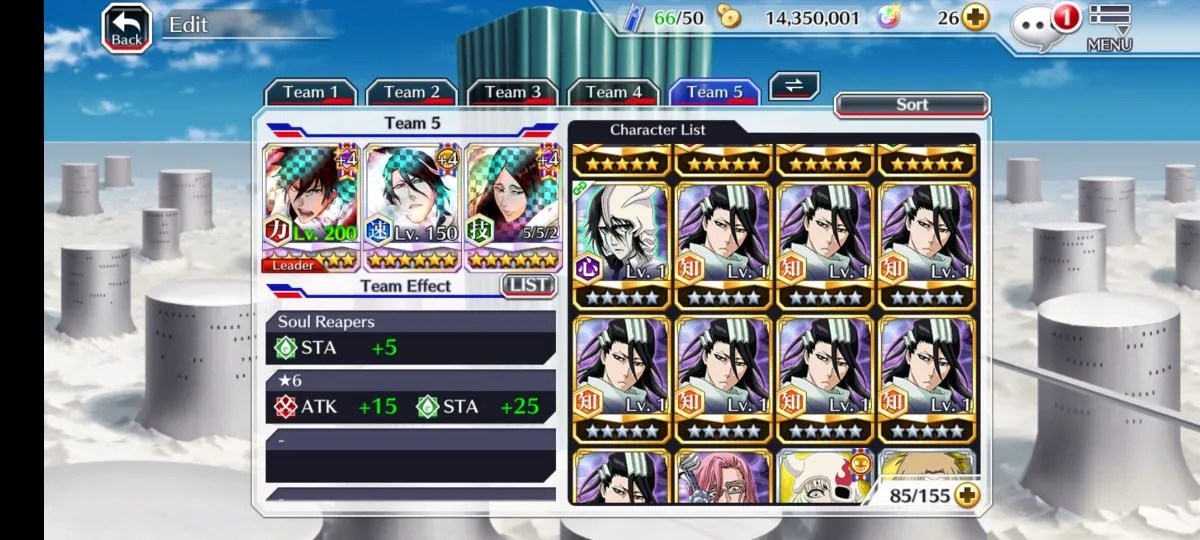Add spirit orbs with the plus button
The image size is (1200, 540).
tap(975, 18)
